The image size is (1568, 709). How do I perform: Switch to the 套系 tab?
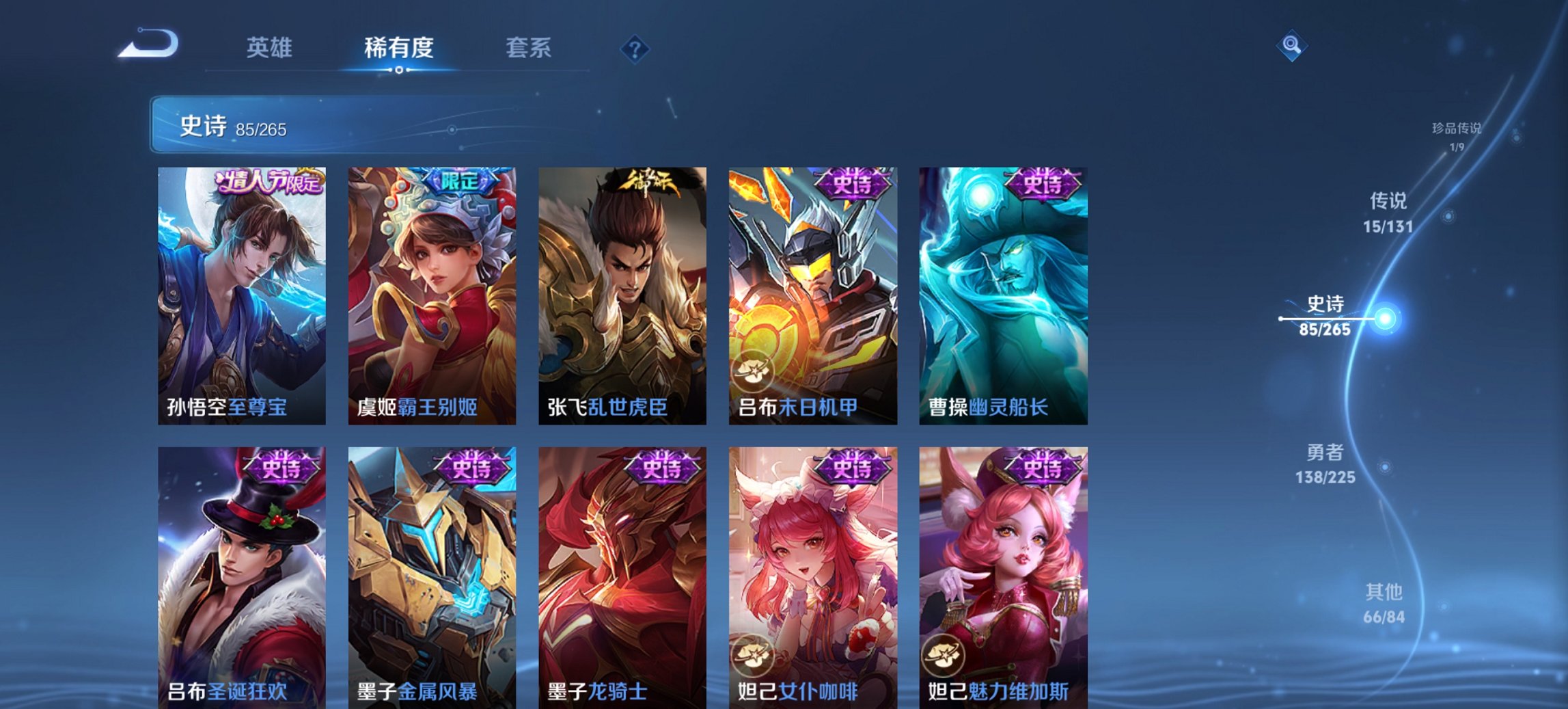527,48
